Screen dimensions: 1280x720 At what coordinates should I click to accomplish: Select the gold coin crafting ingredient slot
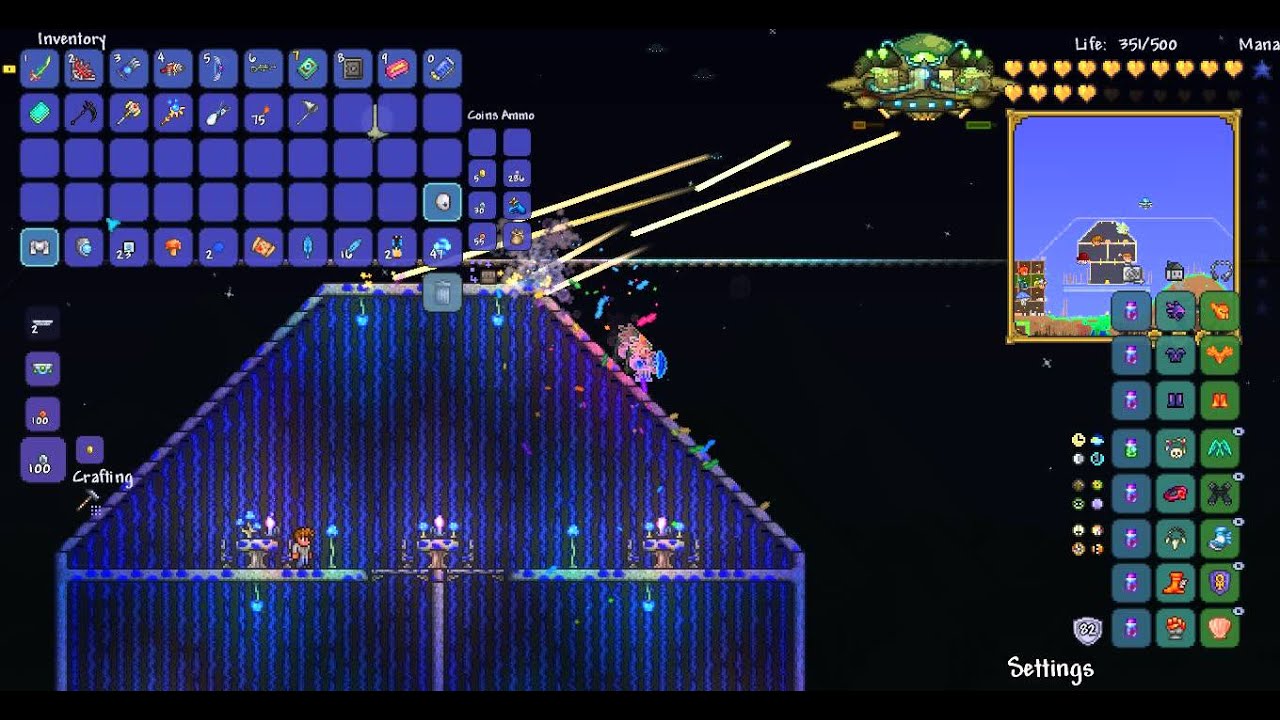89,450
